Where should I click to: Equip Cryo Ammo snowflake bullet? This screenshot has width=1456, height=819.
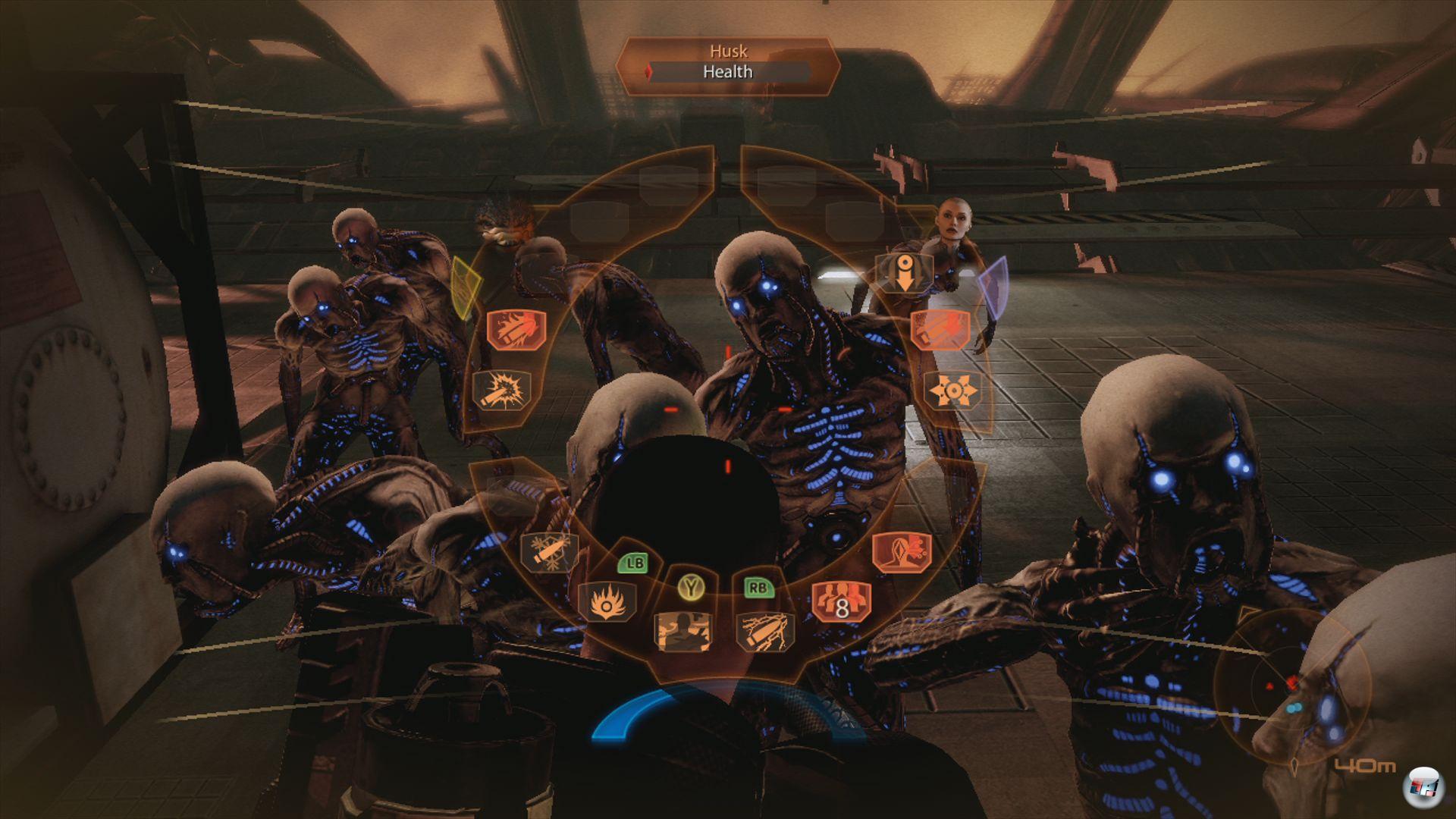coord(549,551)
